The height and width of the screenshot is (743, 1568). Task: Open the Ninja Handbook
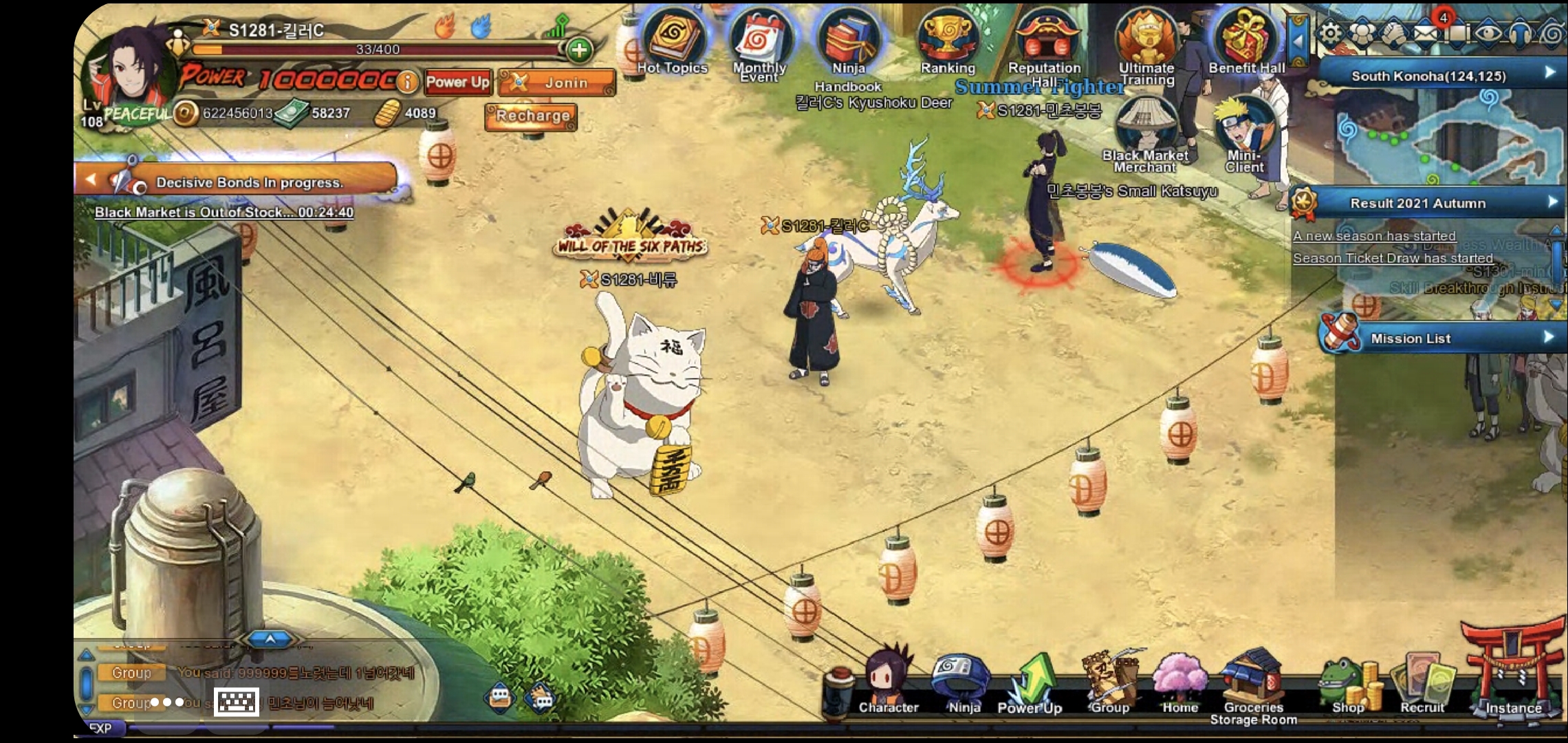click(849, 41)
